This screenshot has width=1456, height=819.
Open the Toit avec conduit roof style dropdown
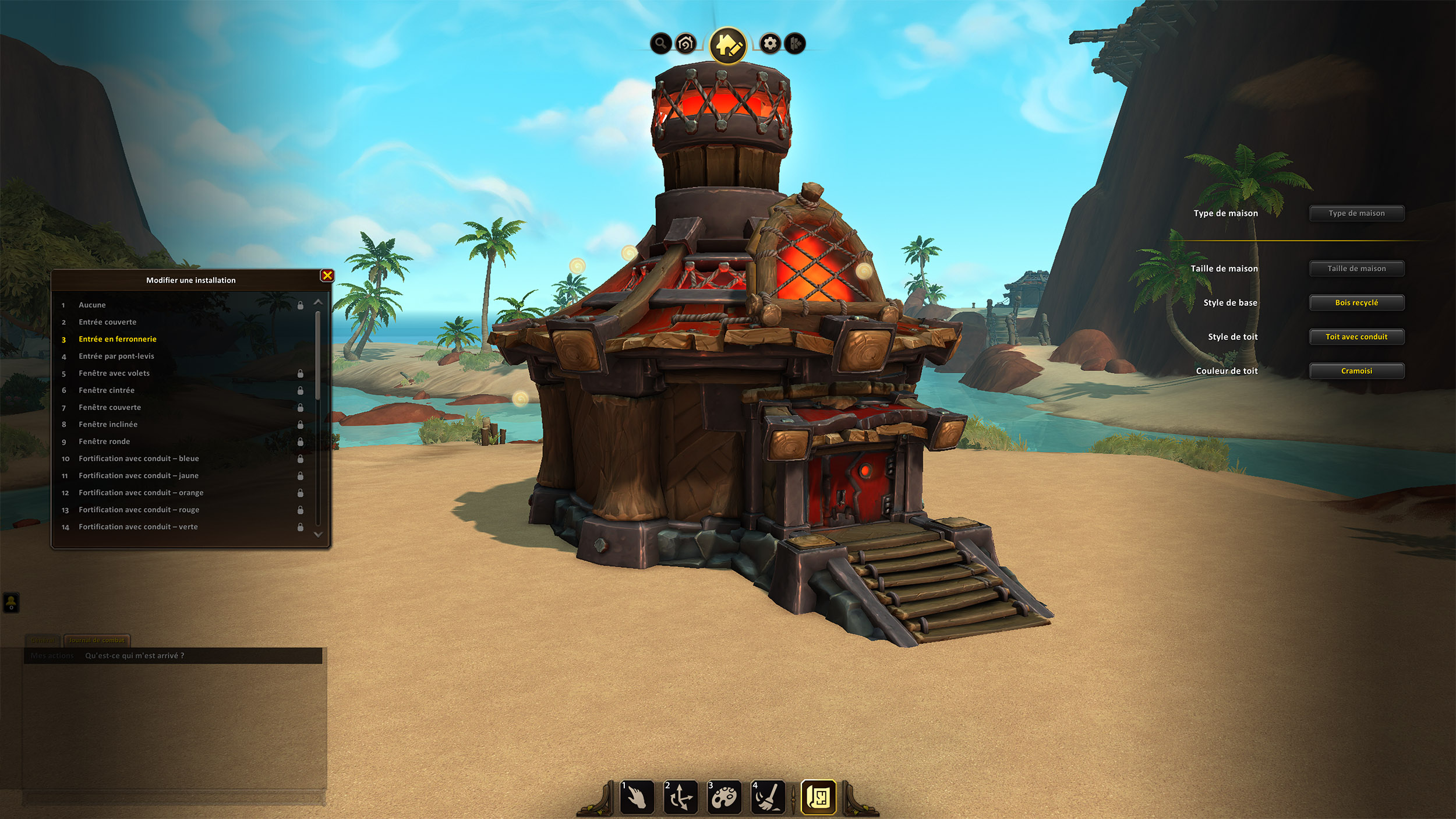[x=1356, y=337]
